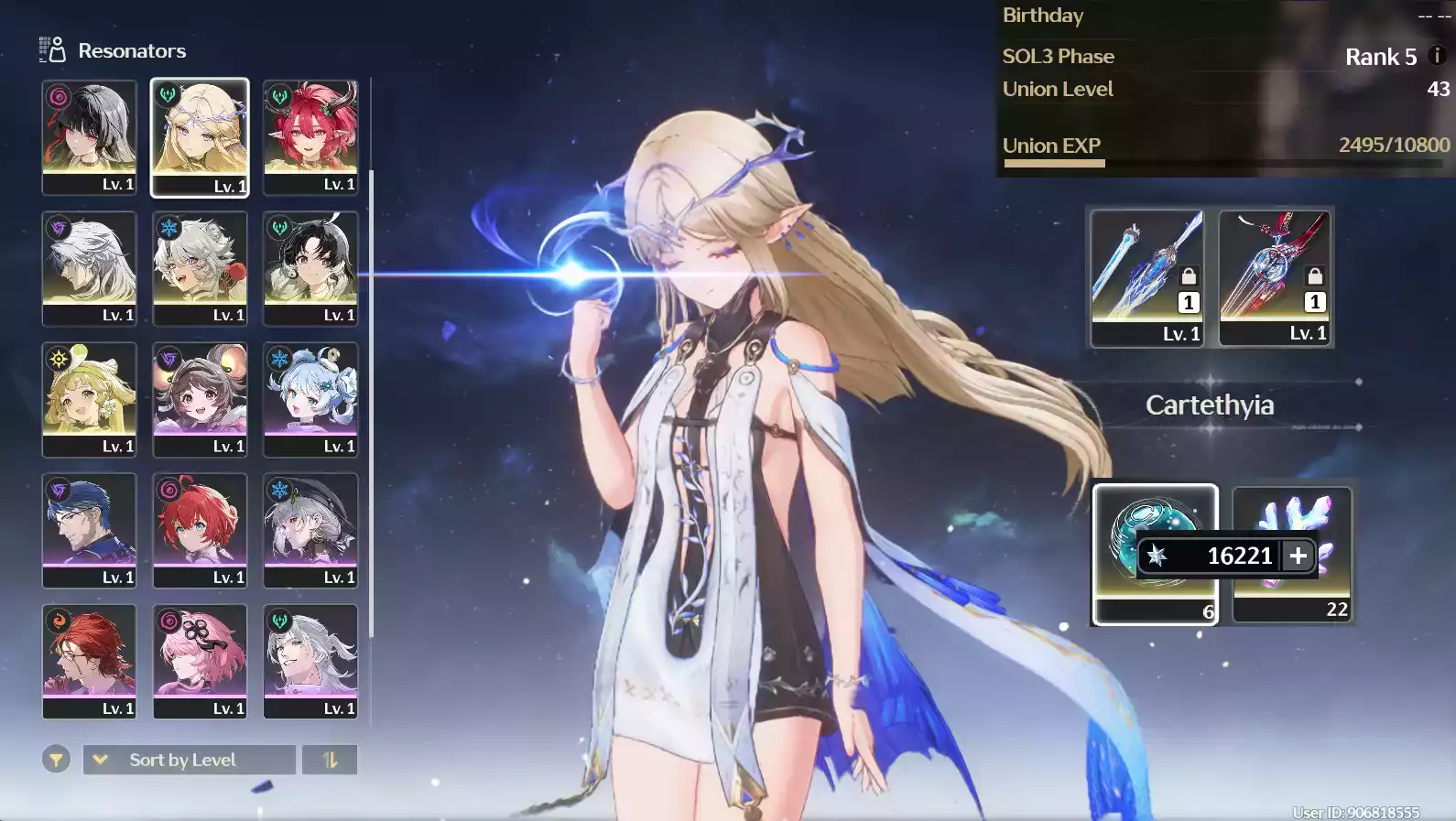Select the blonde resonator with yellow flower

[89, 399]
